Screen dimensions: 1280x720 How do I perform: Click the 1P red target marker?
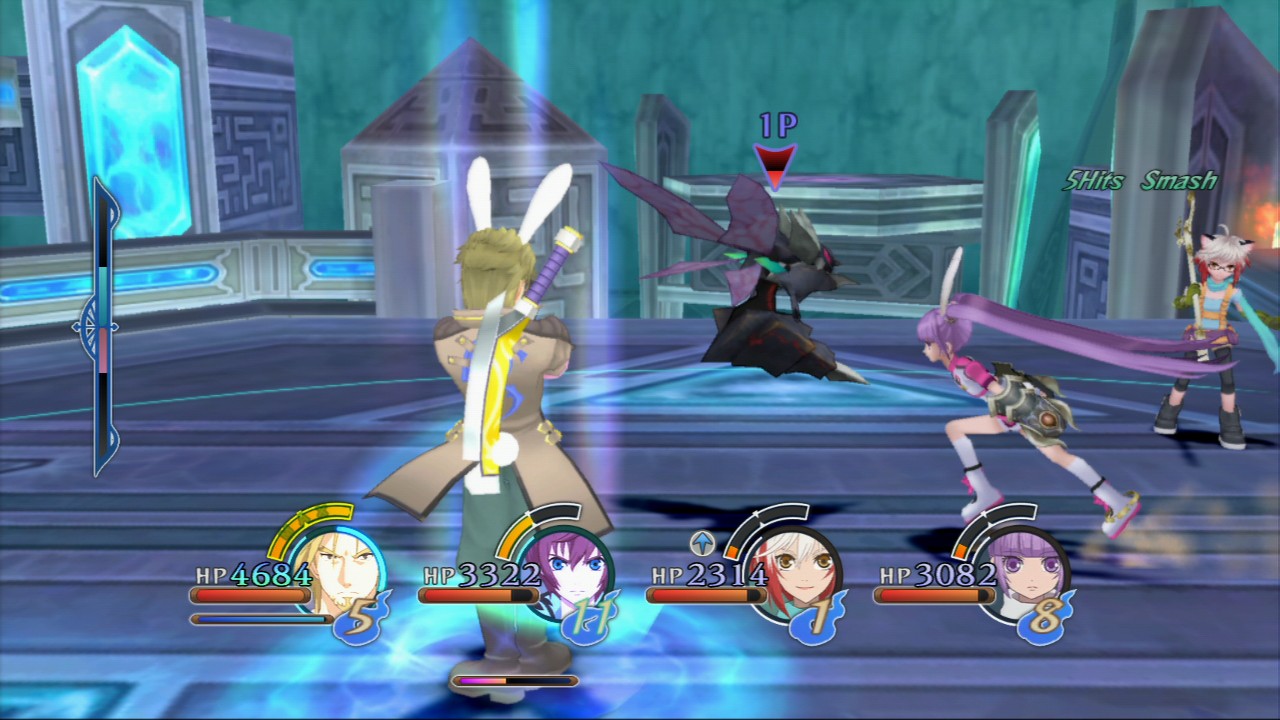point(776,164)
